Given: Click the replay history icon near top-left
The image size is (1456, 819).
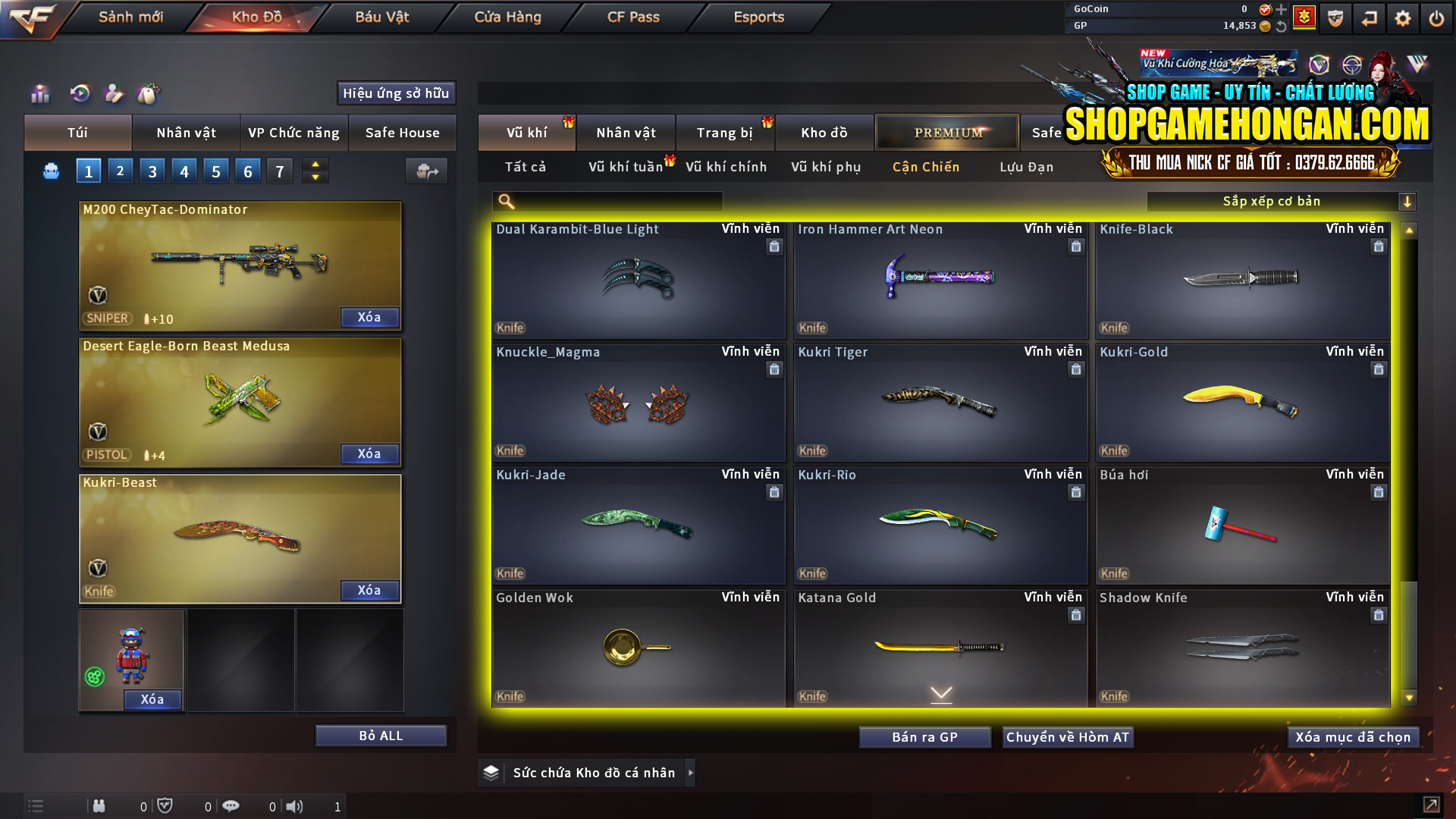Looking at the screenshot, I should click(80, 94).
